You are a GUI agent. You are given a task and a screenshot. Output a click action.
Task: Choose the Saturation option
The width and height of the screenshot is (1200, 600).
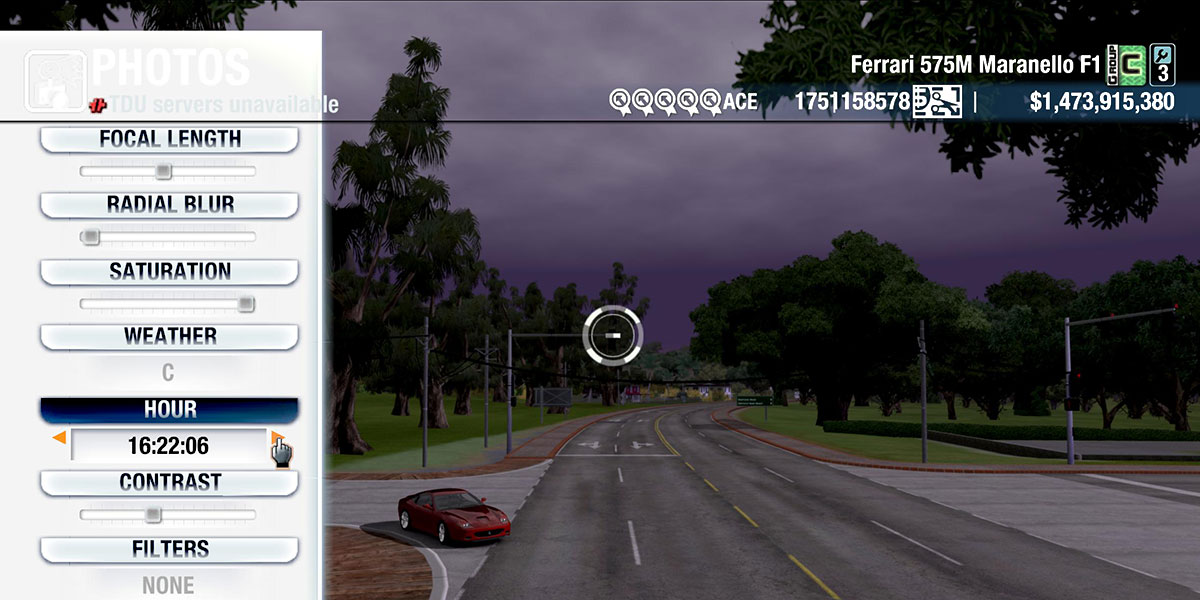(x=169, y=272)
